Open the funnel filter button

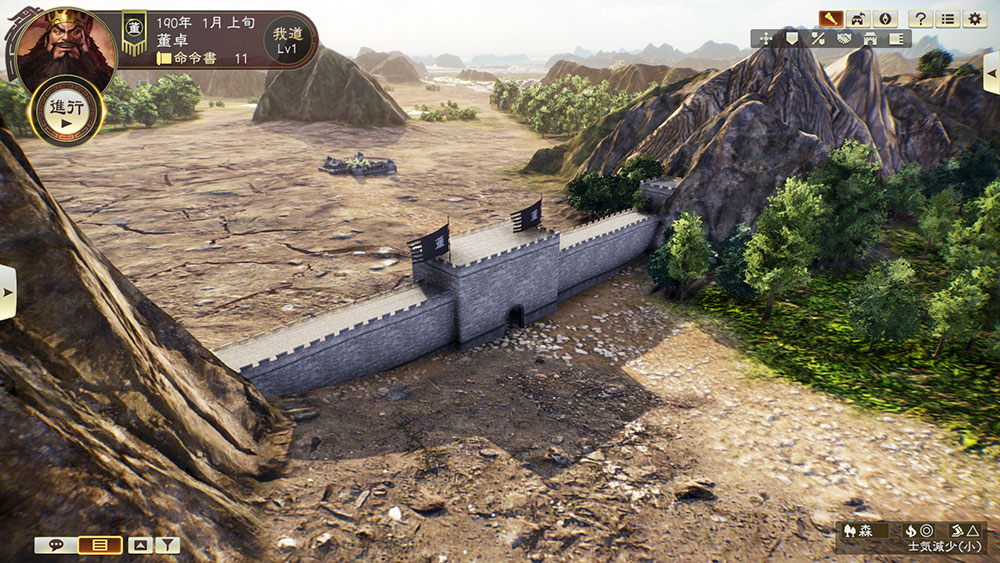167,545
